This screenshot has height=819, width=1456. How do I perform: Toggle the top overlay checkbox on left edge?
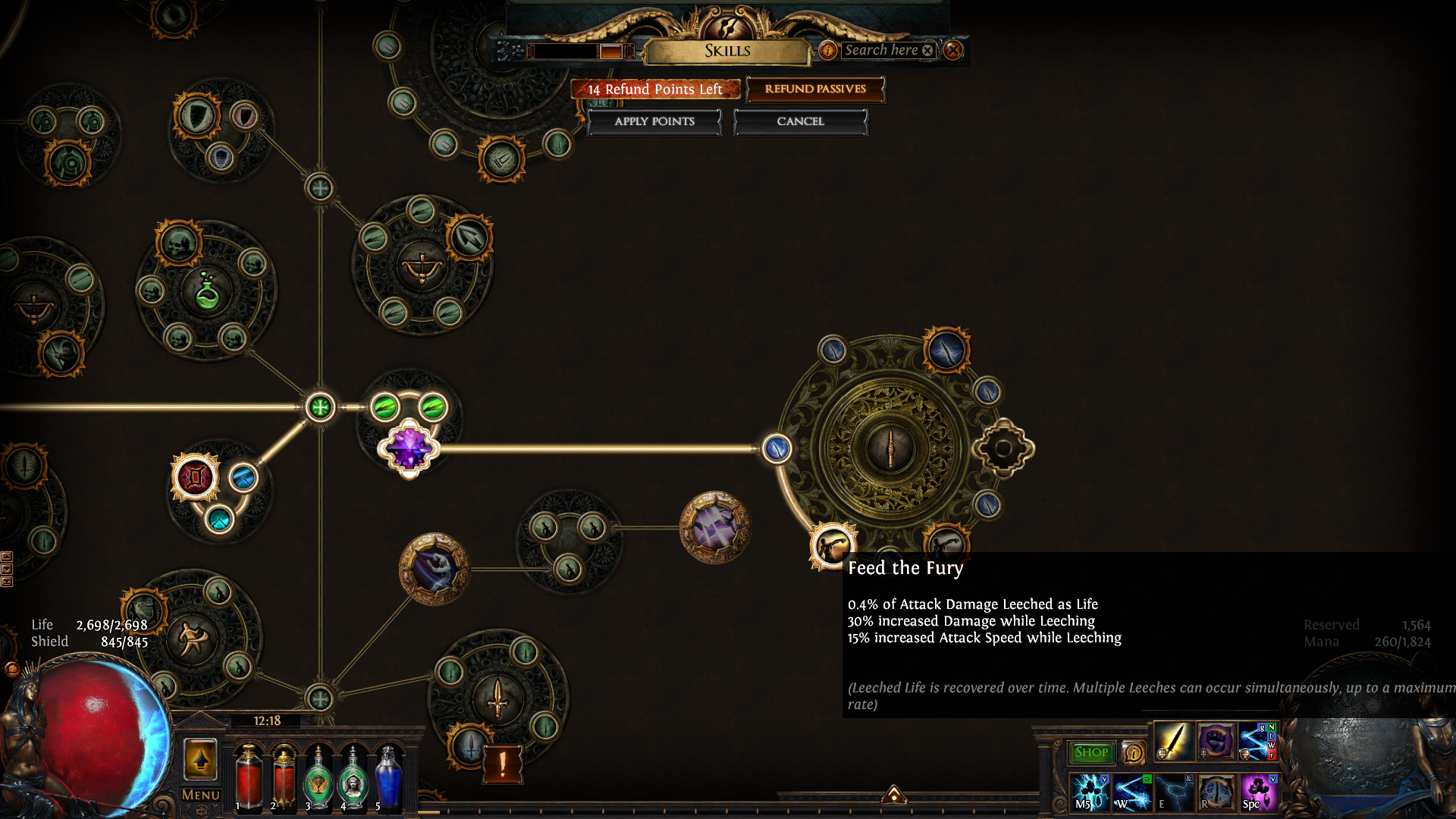pos(7,556)
